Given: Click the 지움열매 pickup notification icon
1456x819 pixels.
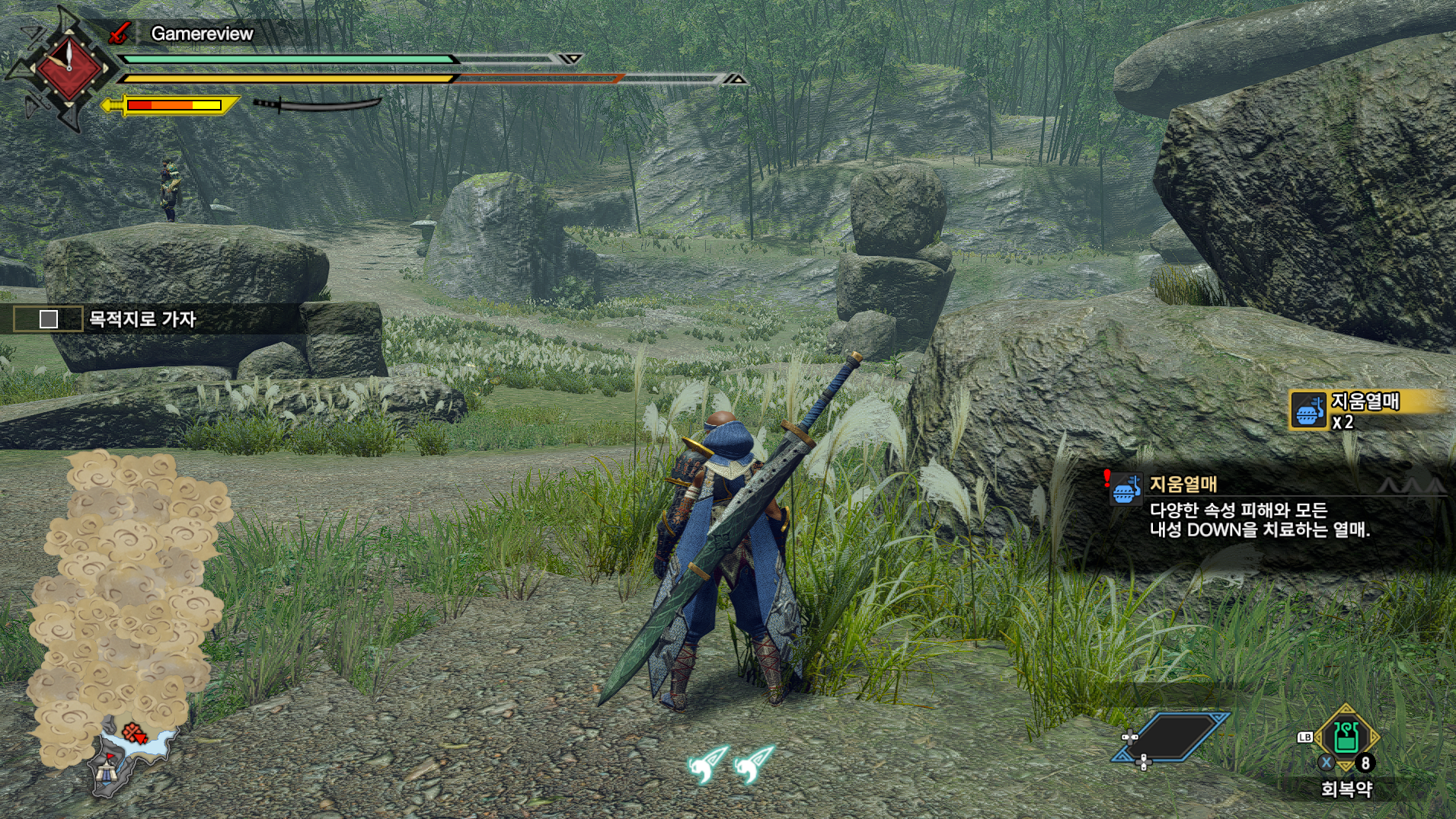Looking at the screenshot, I should click(x=1308, y=411).
